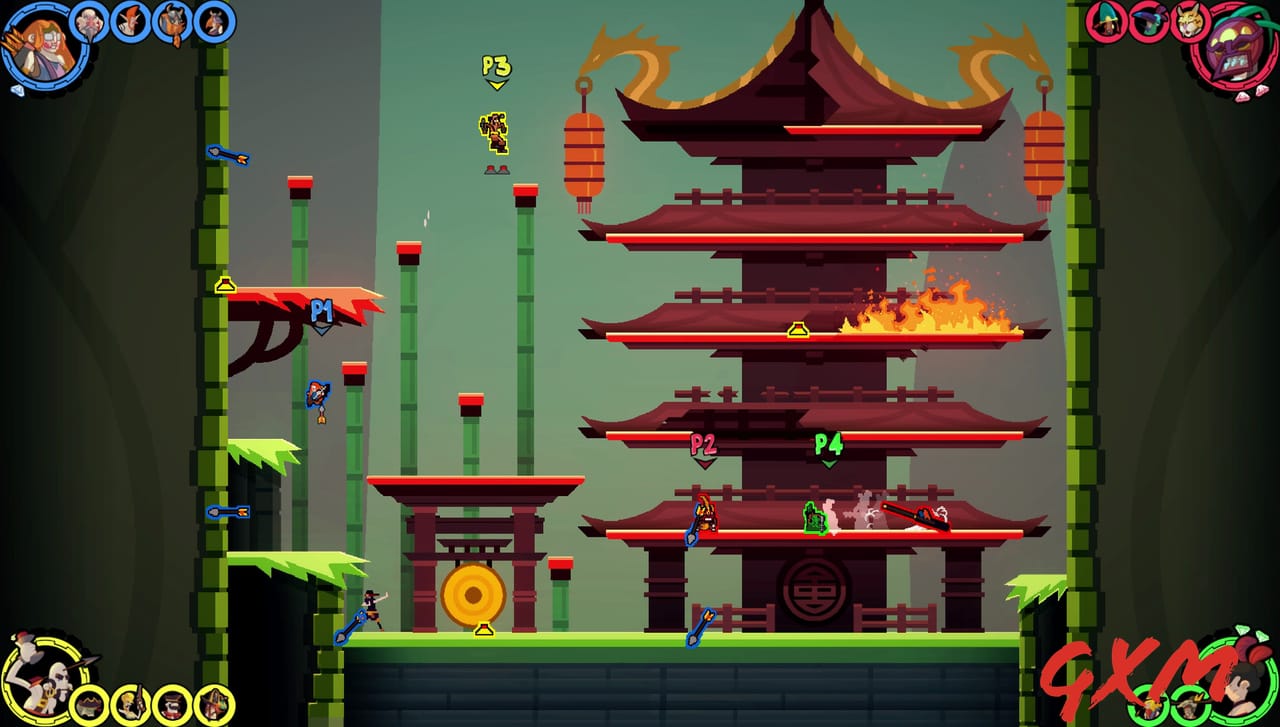Click the P1 player label
Viewport: 1280px width, 727px height.
[x=322, y=310]
